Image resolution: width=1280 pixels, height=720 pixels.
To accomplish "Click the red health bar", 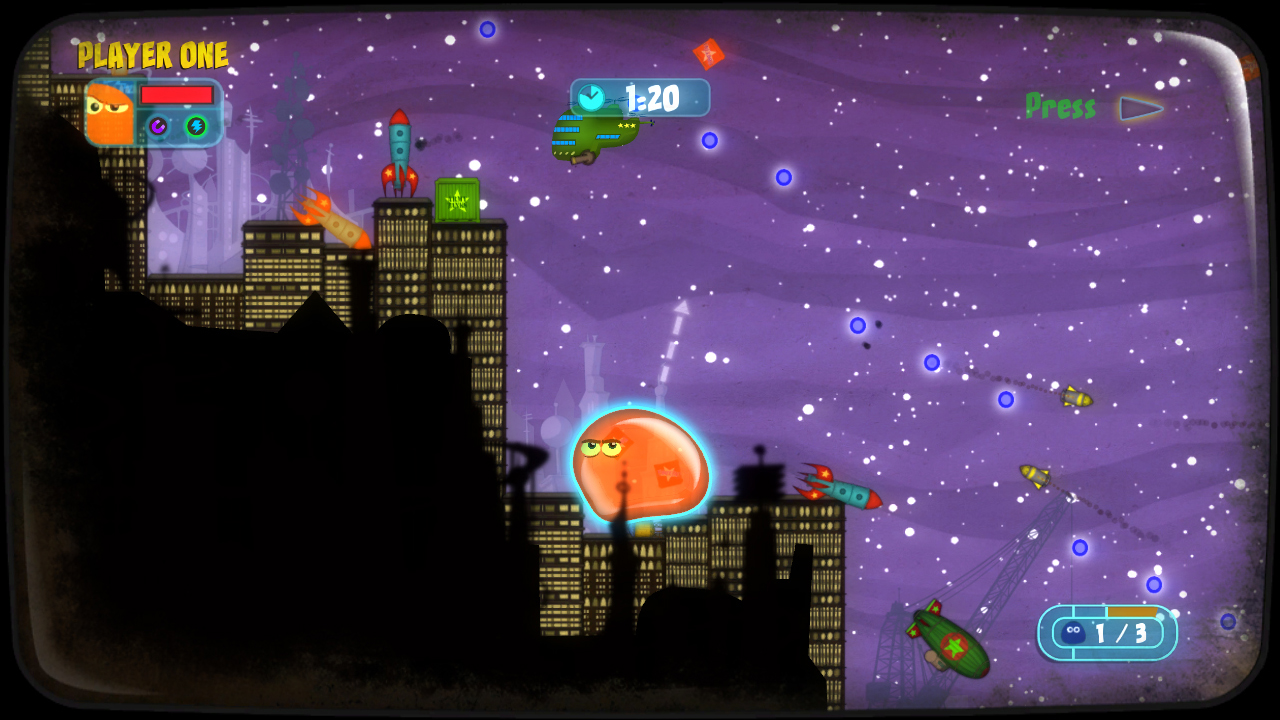I will click(x=176, y=94).
